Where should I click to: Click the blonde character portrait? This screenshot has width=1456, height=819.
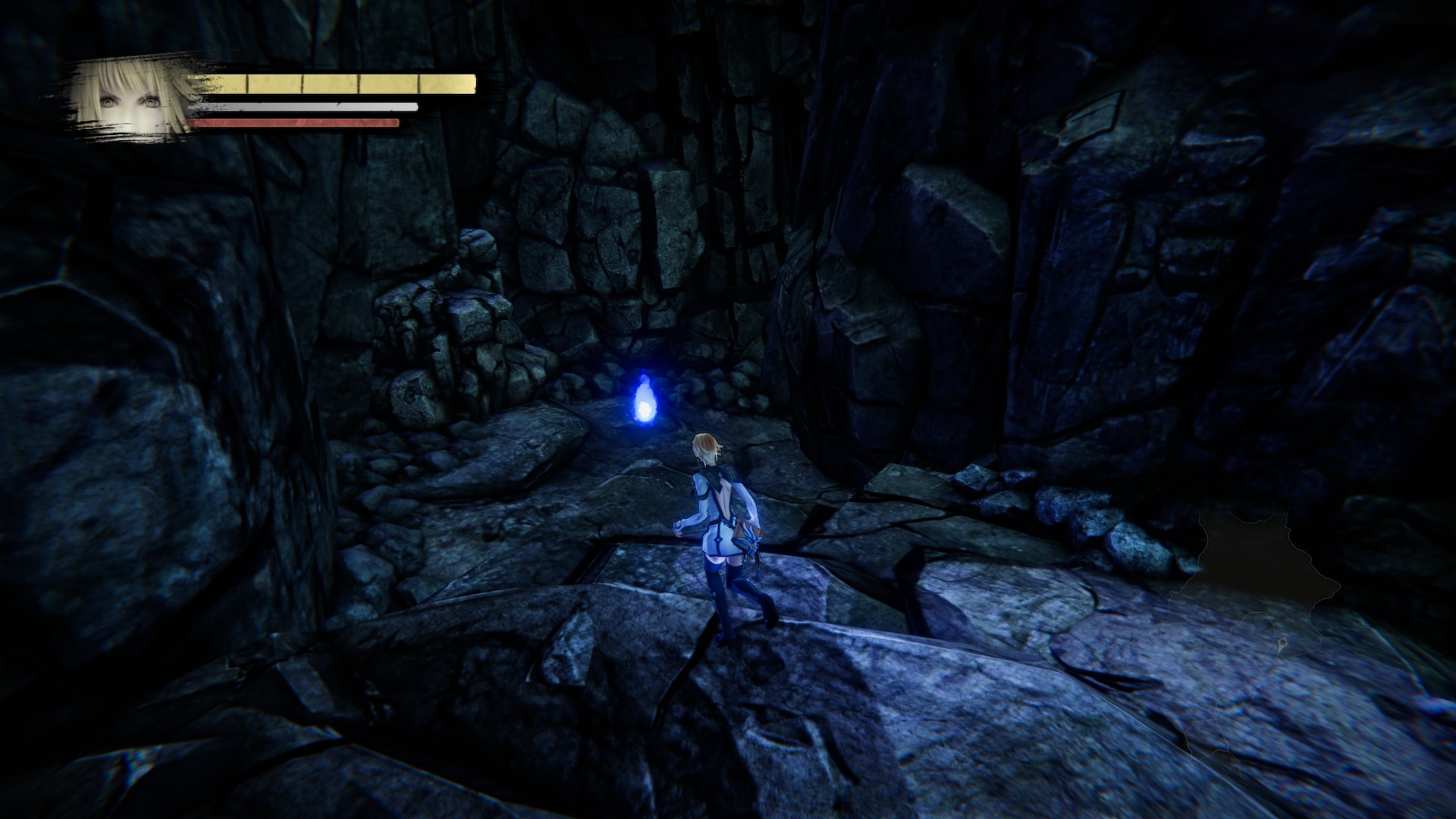tap(130, 98)
